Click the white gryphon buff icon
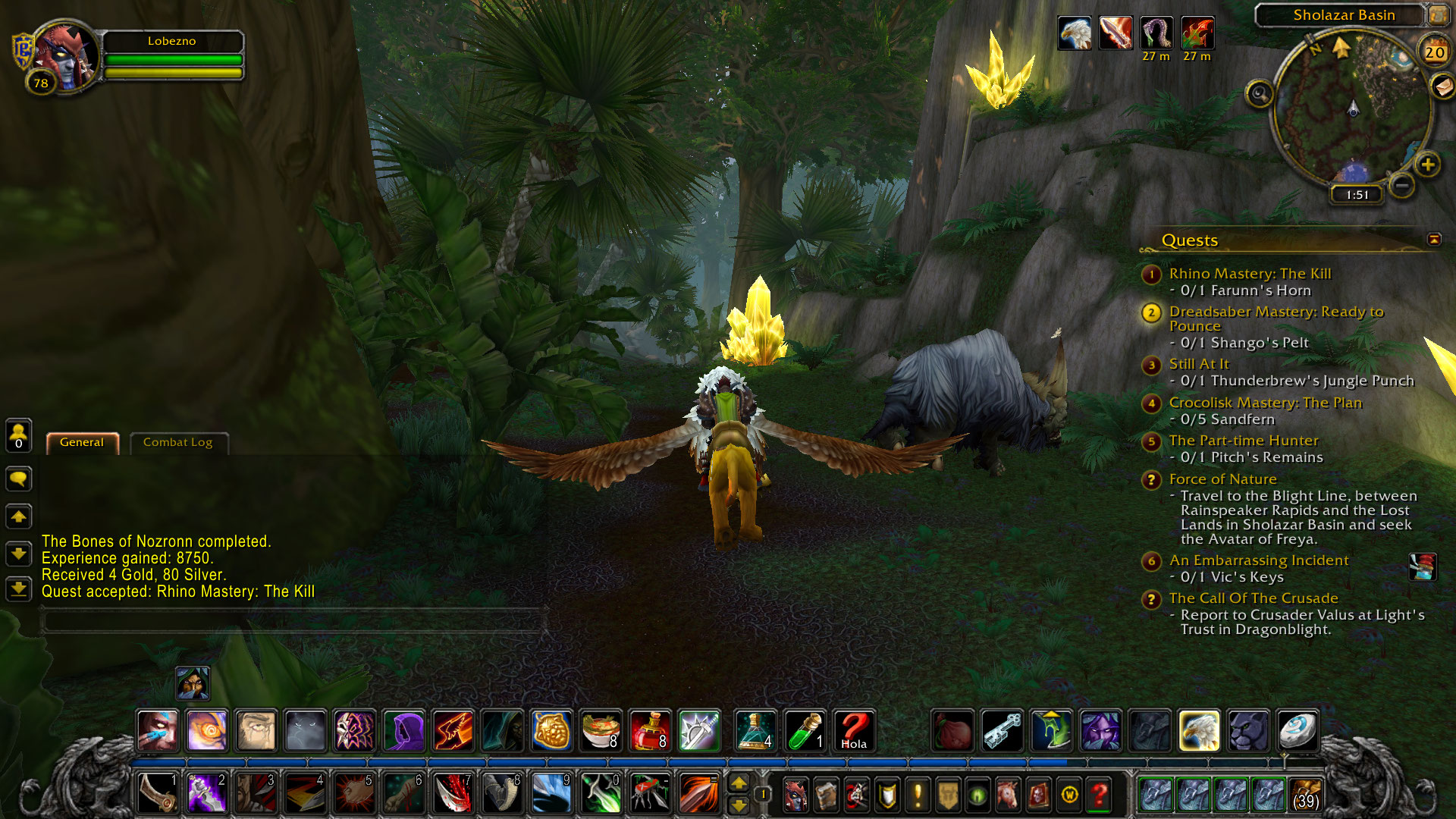Viewport: 1456px width, 819px height. (1075, 33)
